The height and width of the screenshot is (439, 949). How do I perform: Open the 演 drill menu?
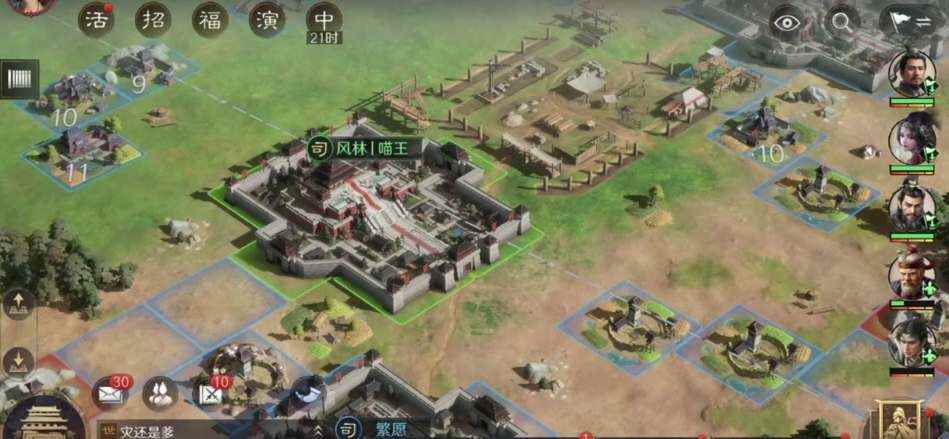[x=267, y=21]
